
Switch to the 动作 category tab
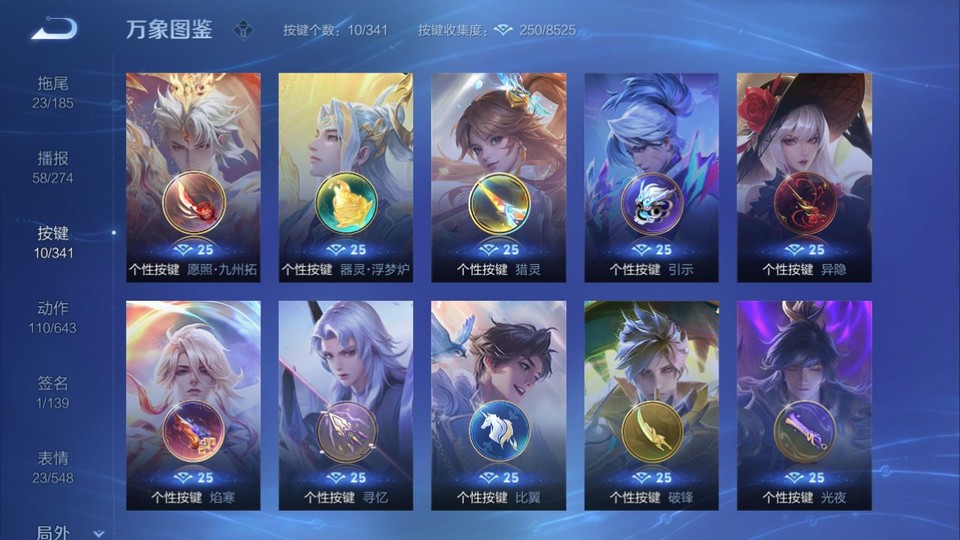point(53,317)
